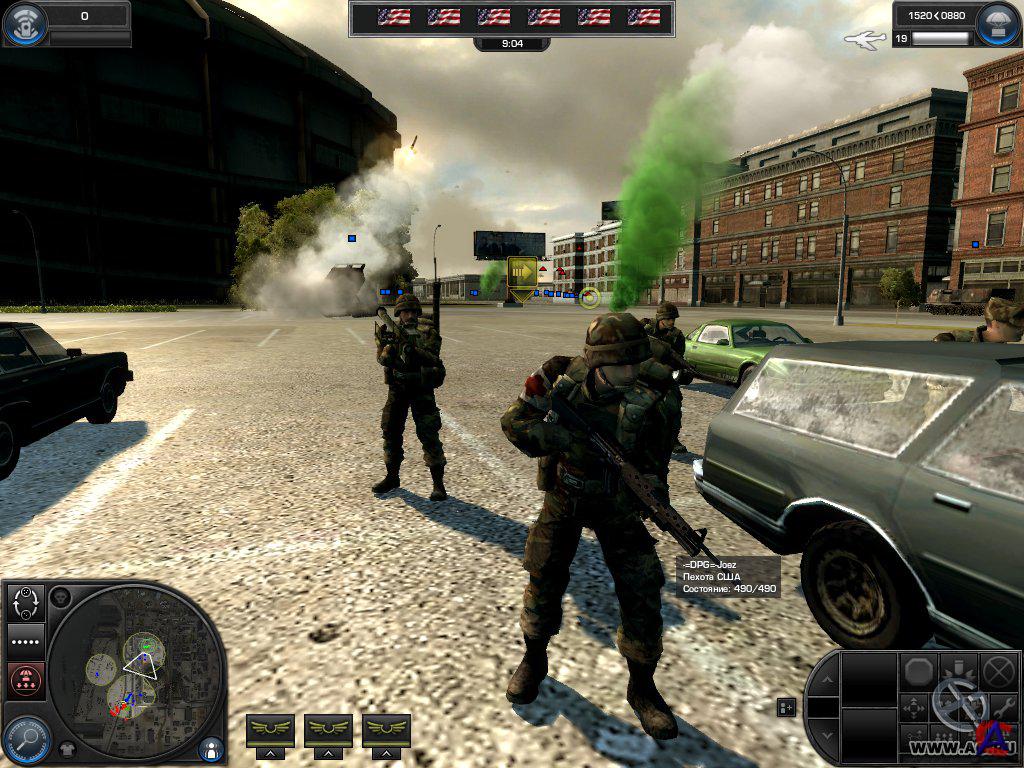
Task: Open the blue player info button
Action: 211,748
